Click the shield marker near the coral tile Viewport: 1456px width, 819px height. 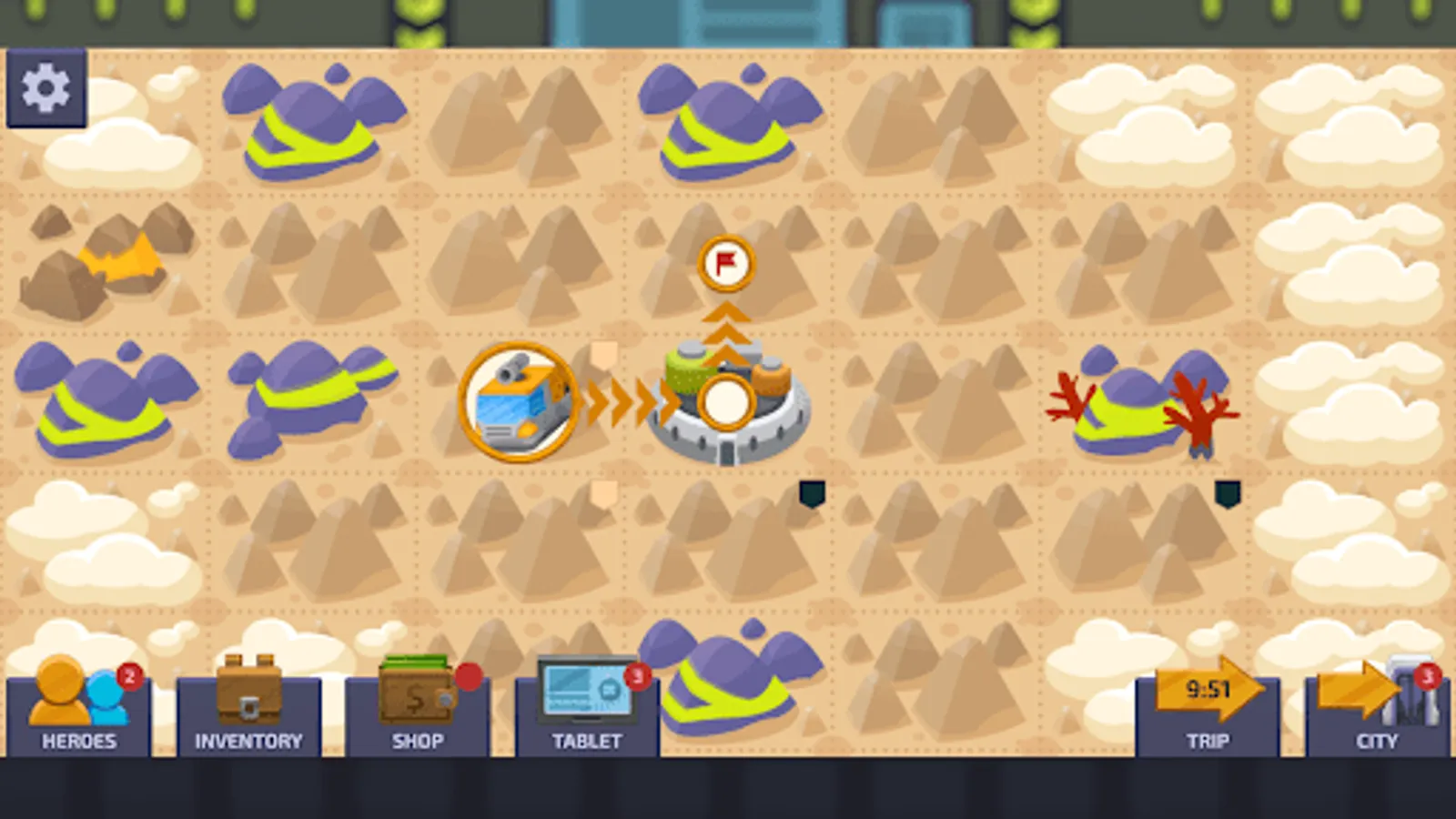click(1228, 493)
